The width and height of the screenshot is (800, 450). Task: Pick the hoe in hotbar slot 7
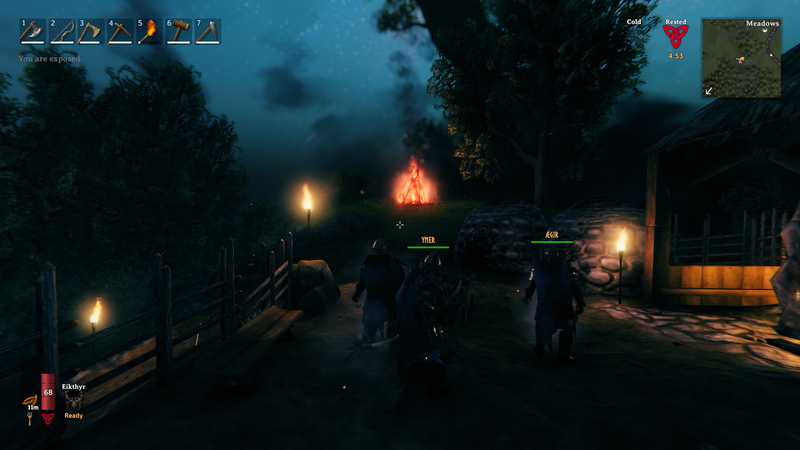(x=207, y=32)
